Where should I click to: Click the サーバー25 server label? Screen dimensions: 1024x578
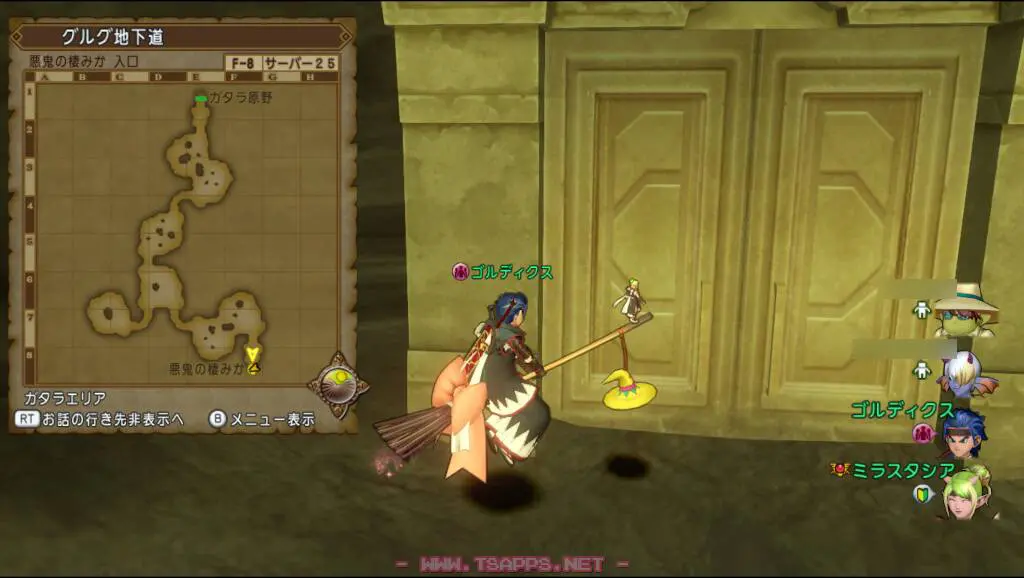(x=300, y=62)
